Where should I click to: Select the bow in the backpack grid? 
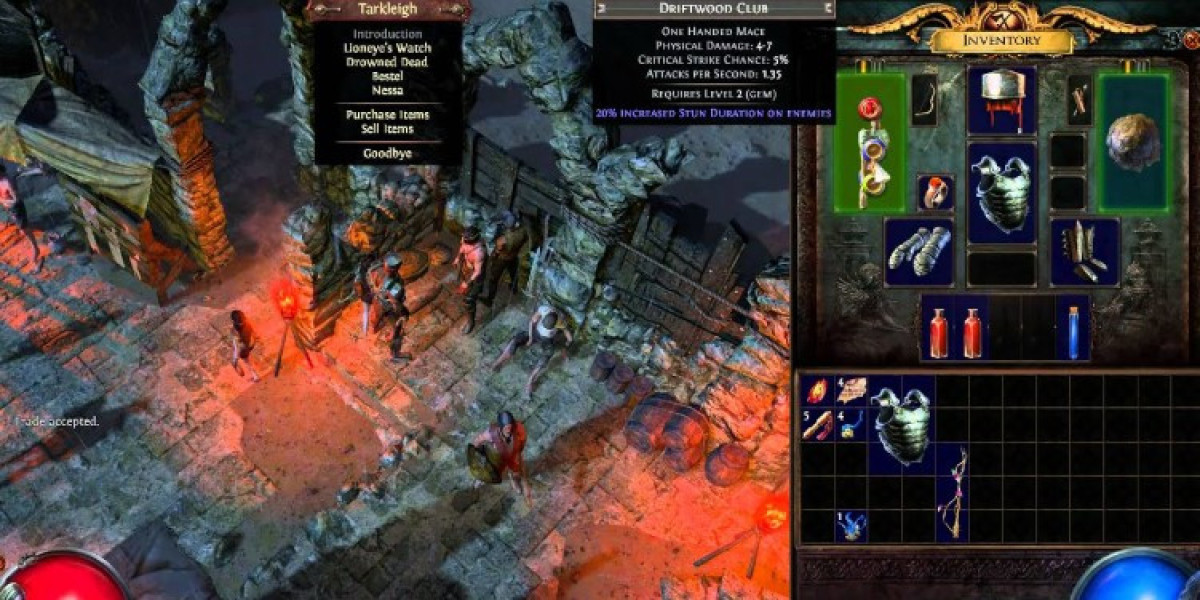point(951,493)
